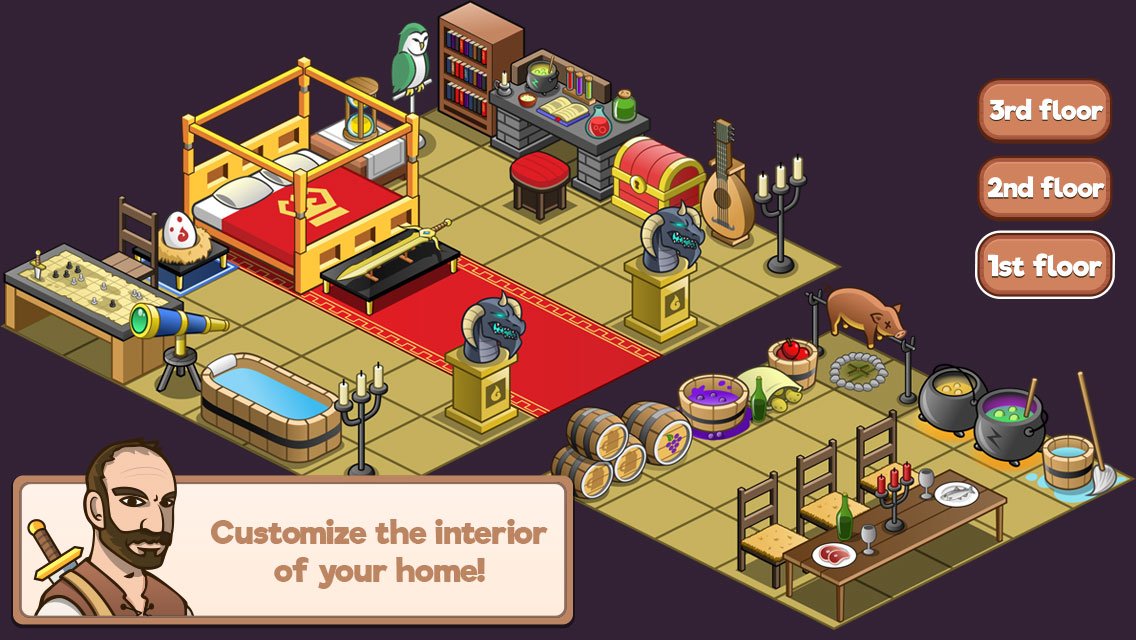This screenshot has width=1136, height=640.
Task: Show the 1st floor view
Action: coord(1044,266)
